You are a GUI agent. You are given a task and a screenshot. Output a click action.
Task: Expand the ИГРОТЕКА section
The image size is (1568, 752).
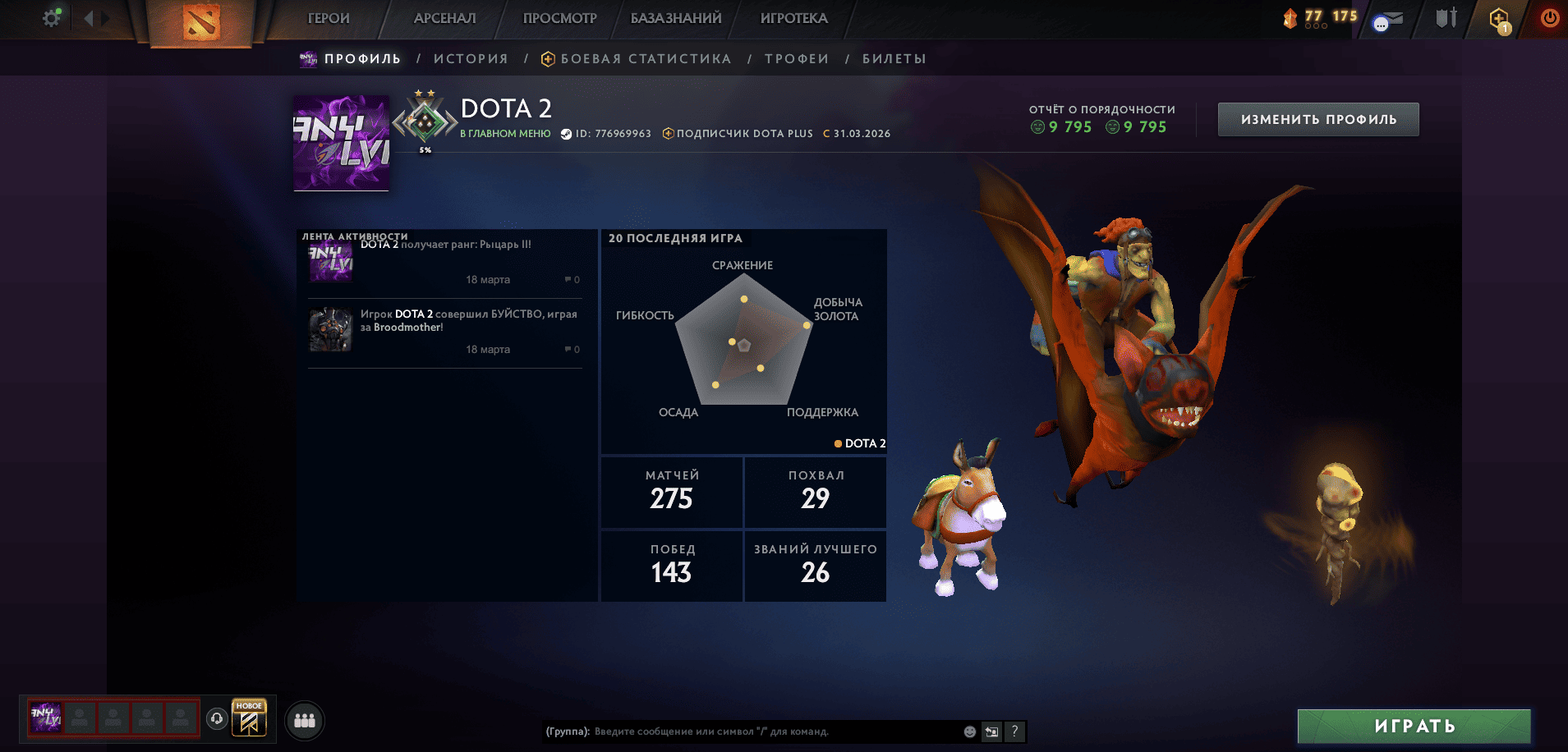tap(793, 17)
